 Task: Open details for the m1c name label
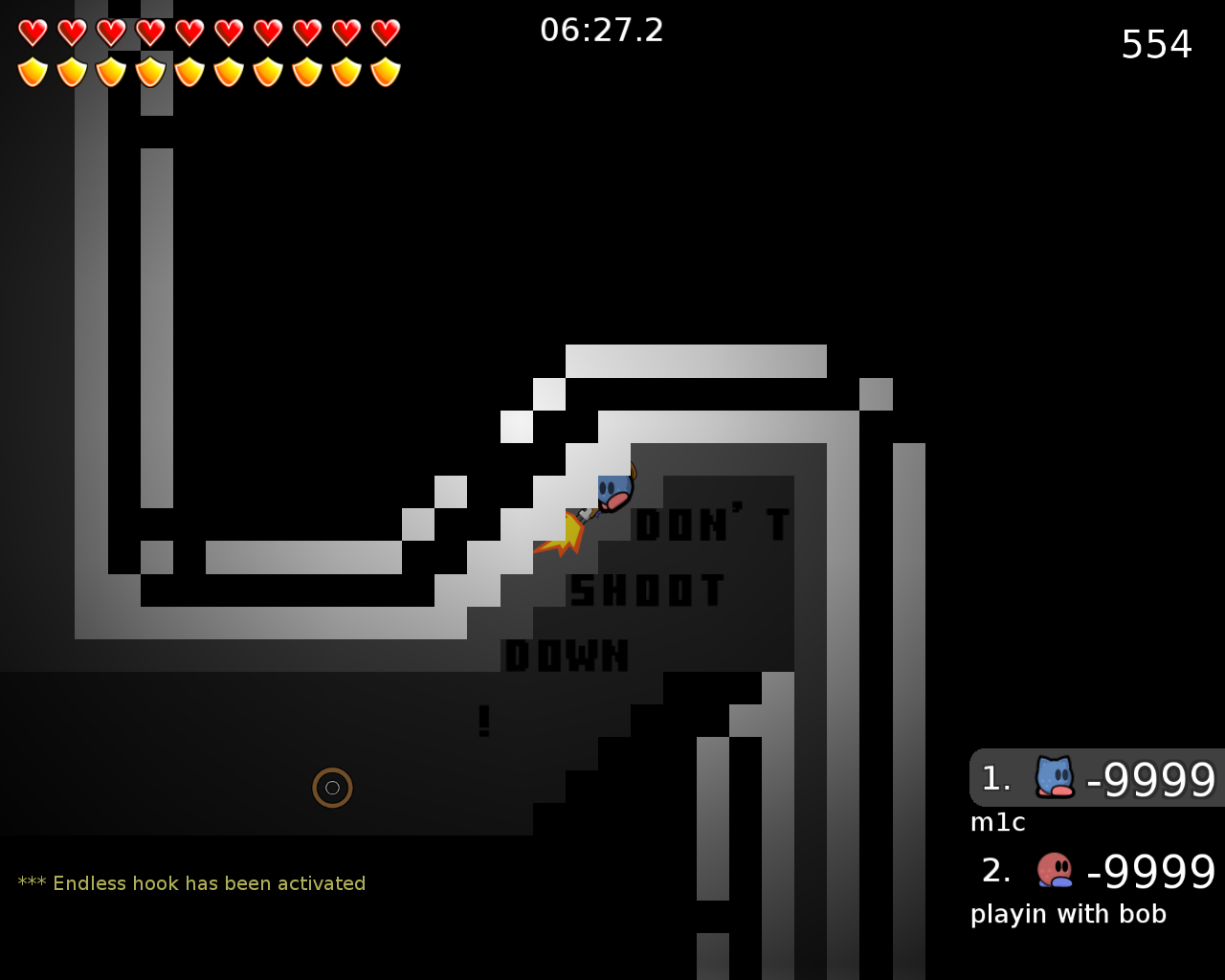pyautogui.click(x=997, y=822)
